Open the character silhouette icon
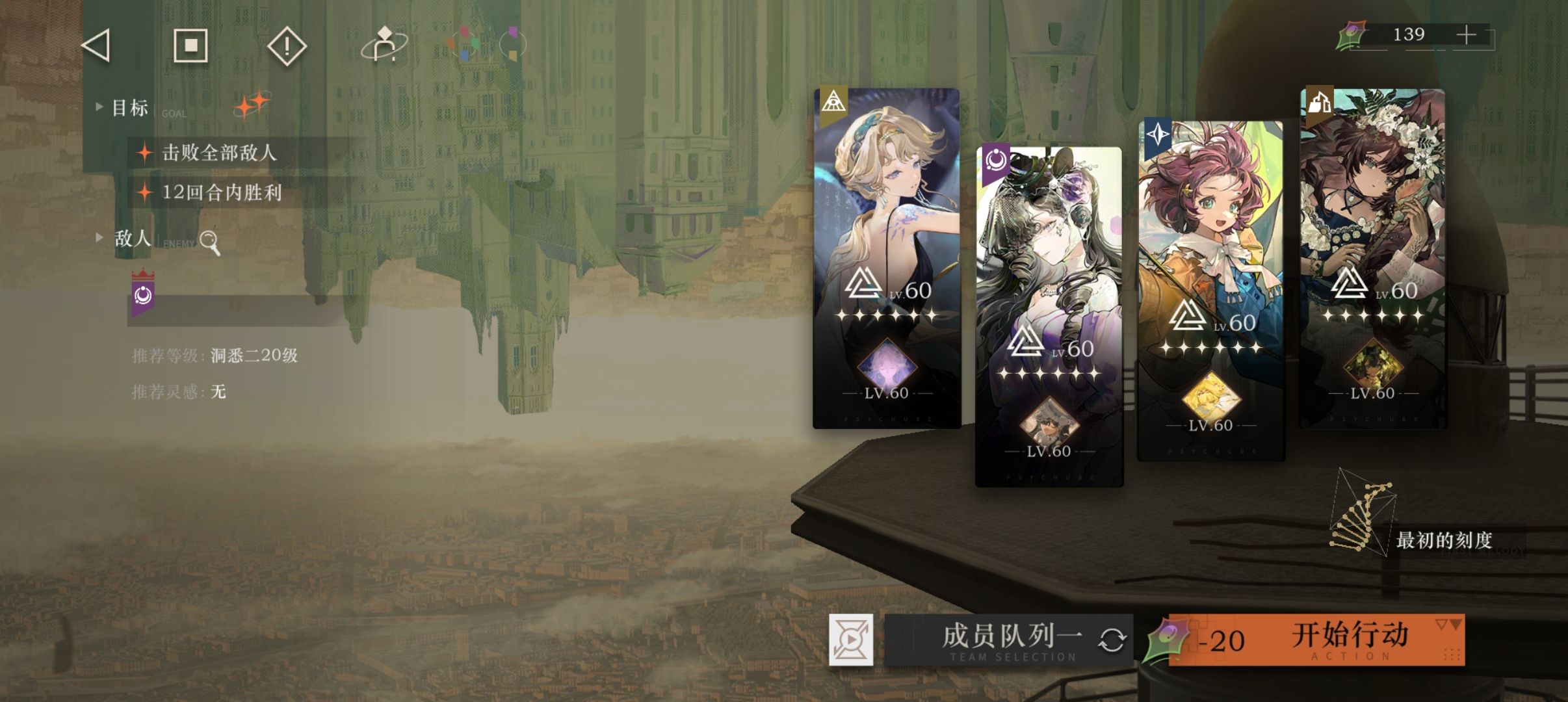 pyautogui.click(x=384, y=45)
